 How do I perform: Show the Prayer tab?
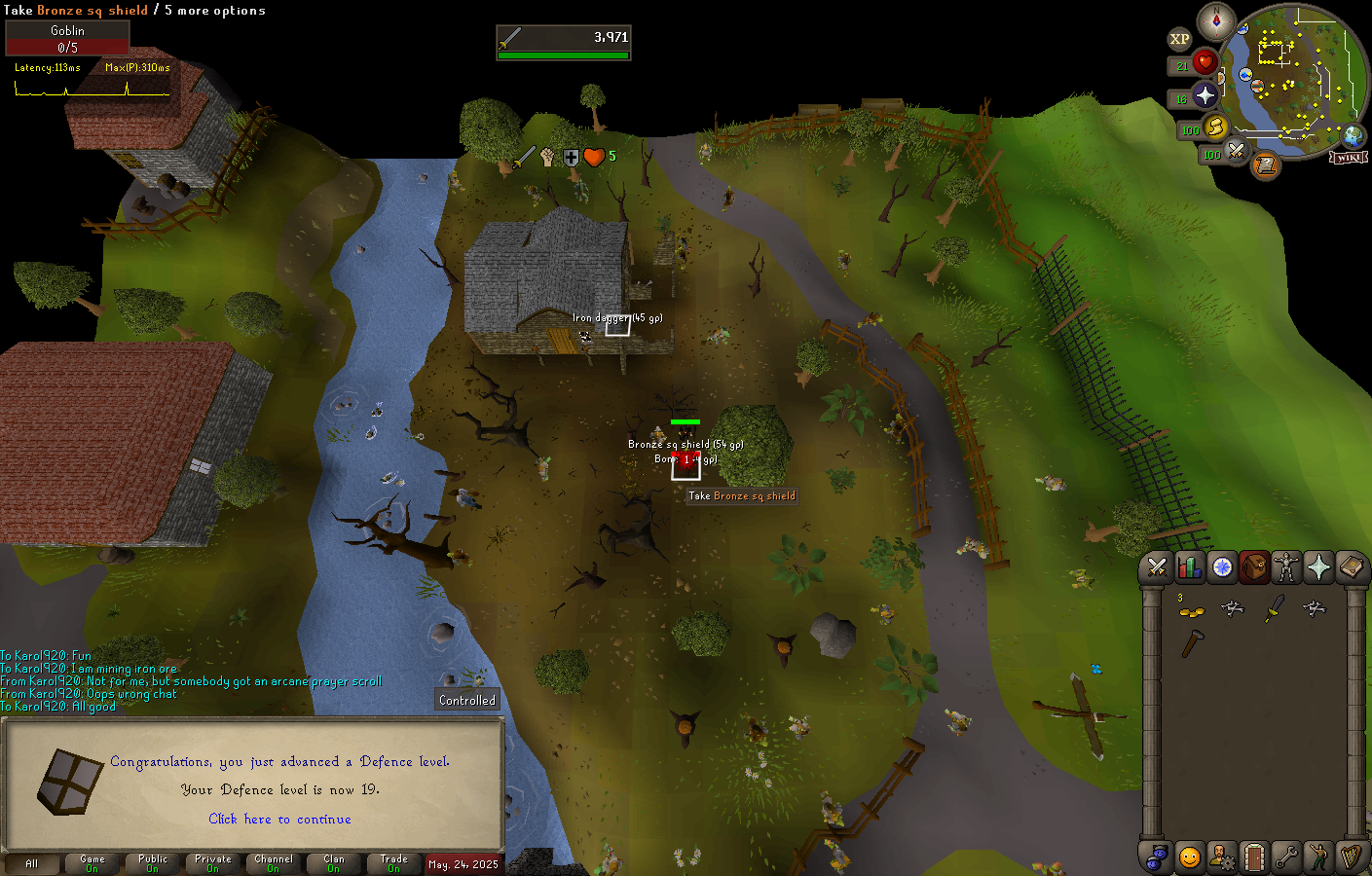coord(1318,566)
